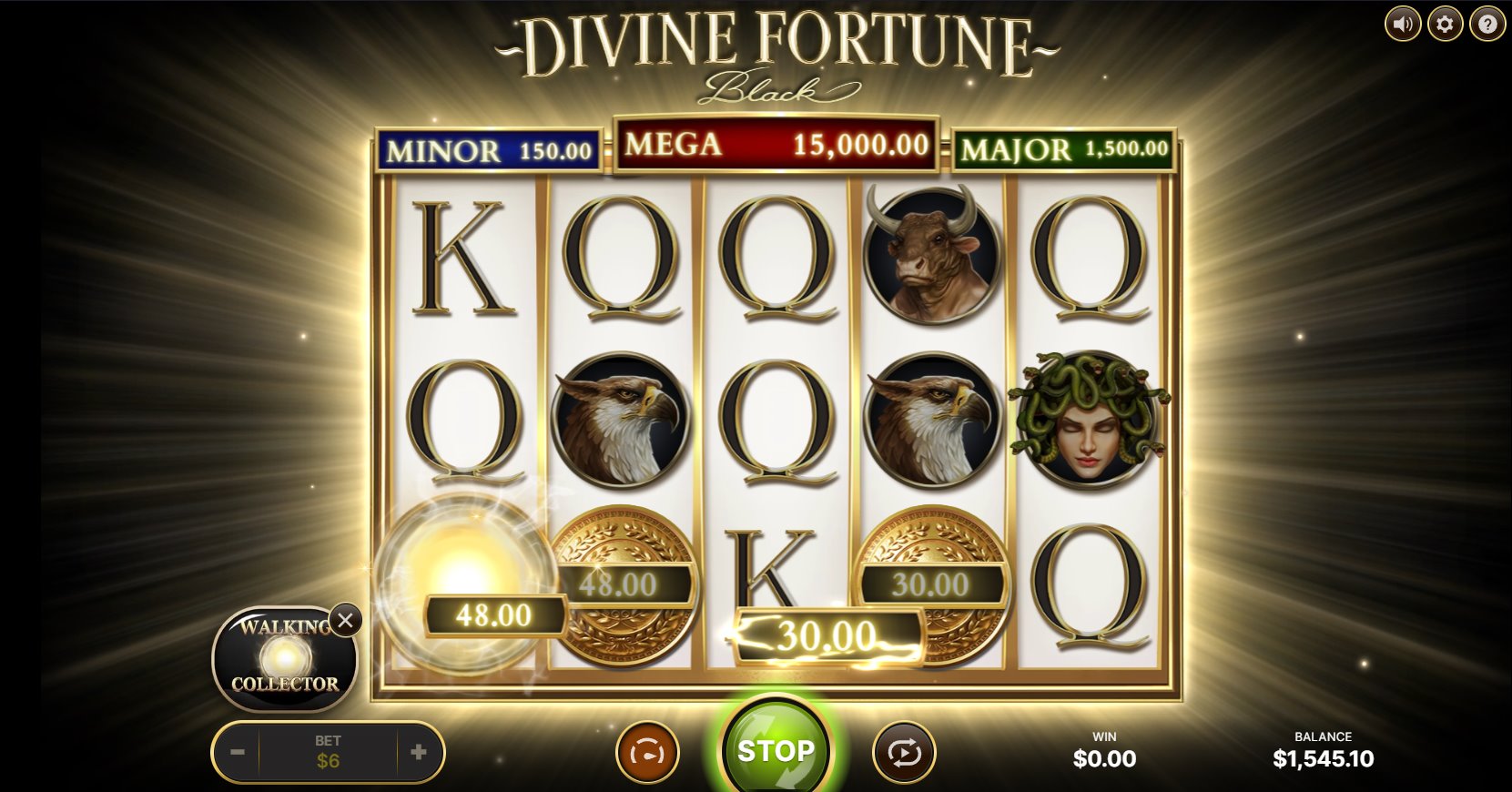Dismiss the Walking Collector popup with X

point(345,621)
